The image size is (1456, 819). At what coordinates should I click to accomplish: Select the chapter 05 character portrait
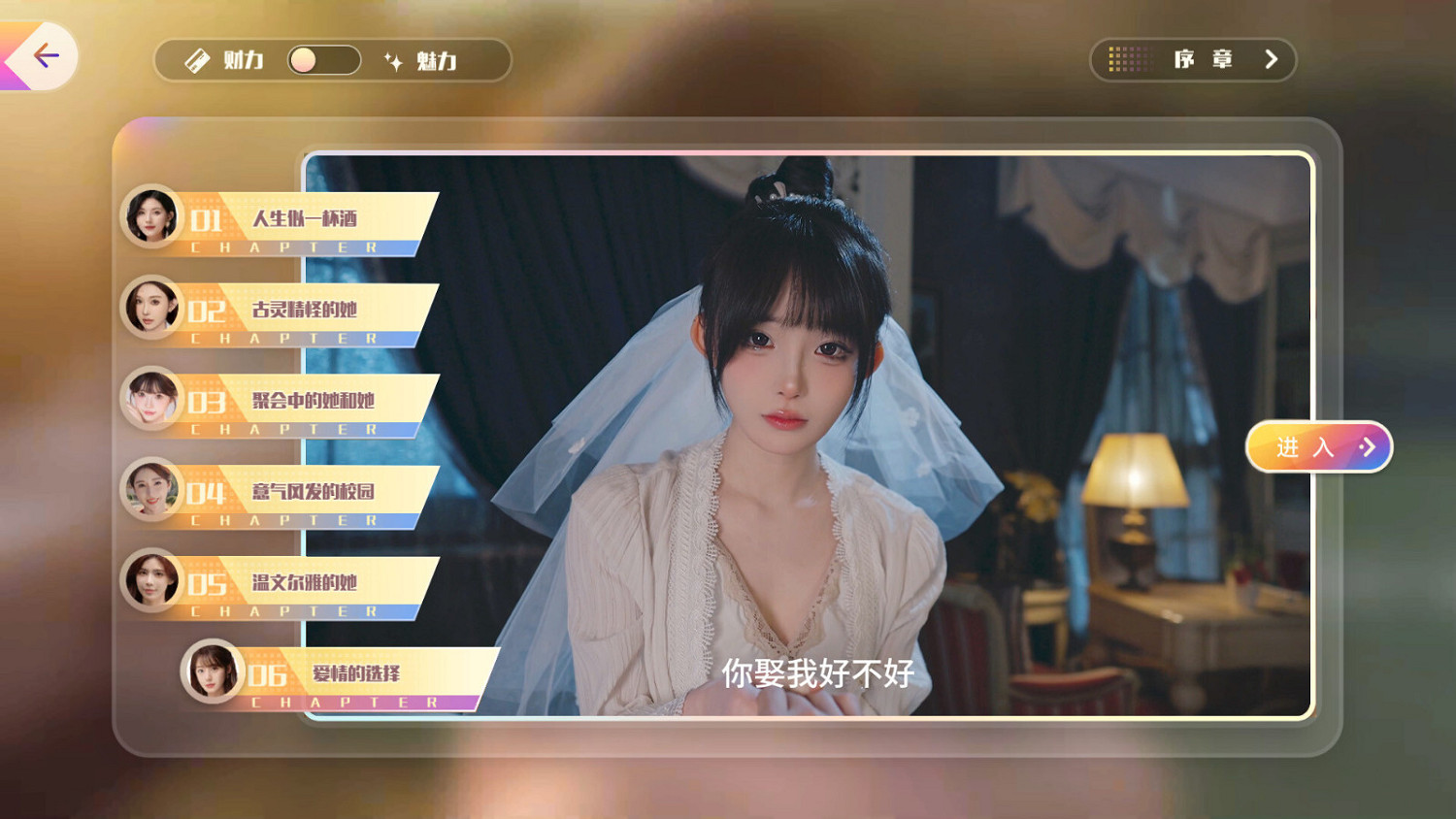tap(152, 581)
